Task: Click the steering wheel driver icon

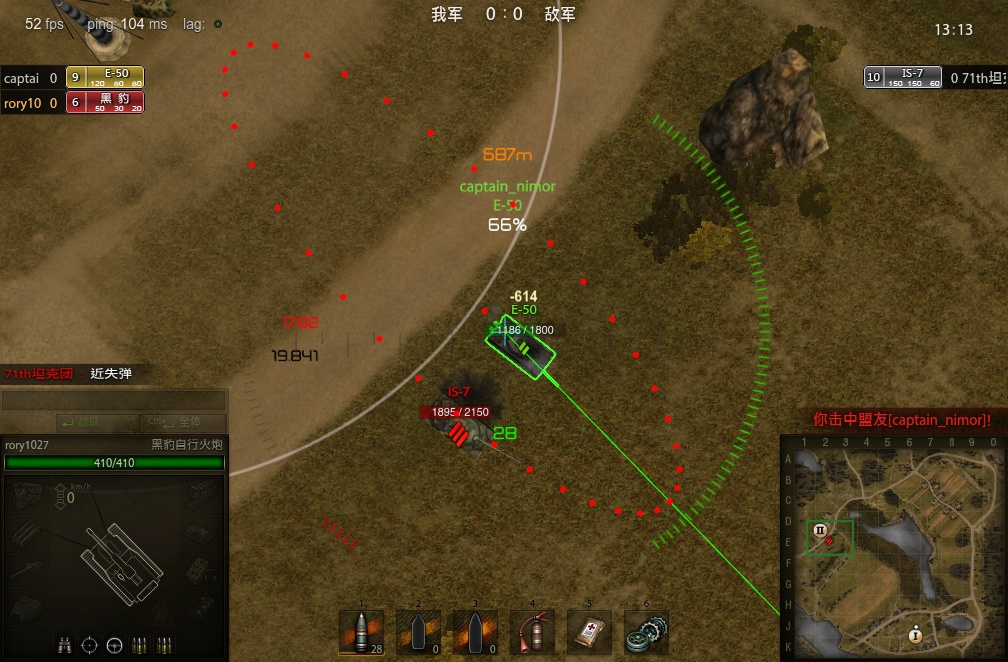Action: (x=114, y=644)
